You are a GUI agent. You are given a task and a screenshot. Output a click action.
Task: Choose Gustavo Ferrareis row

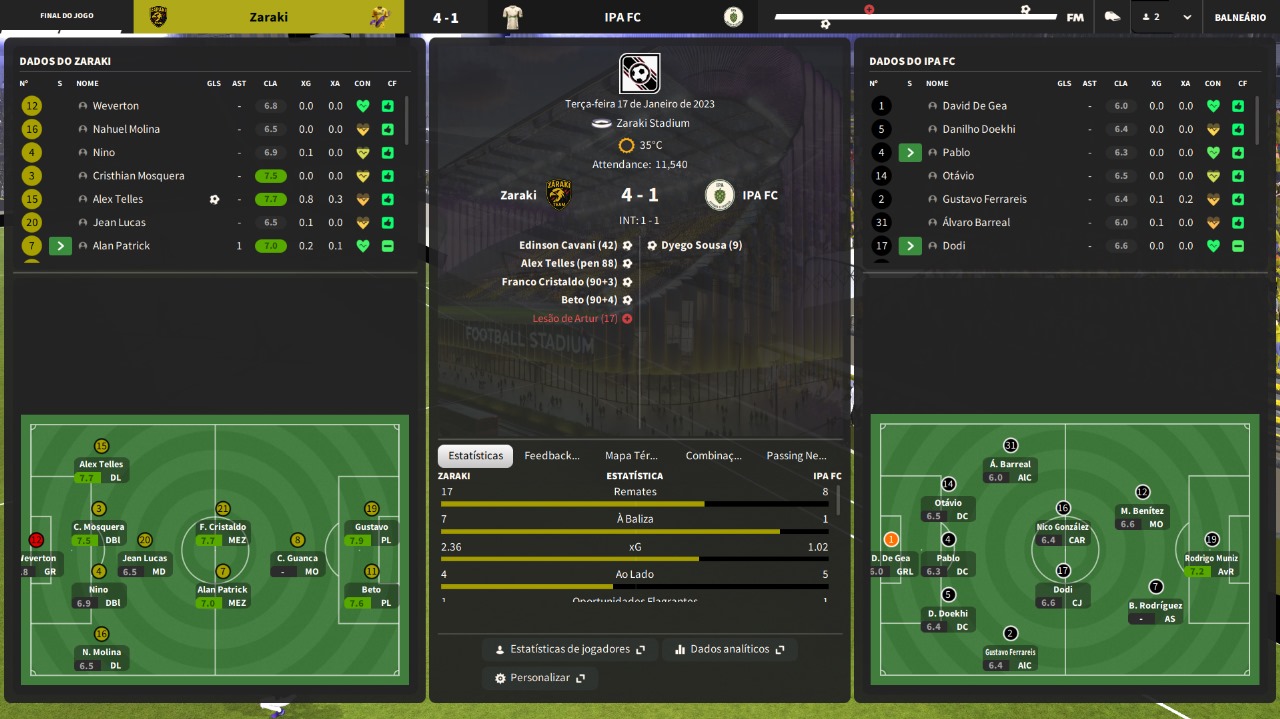(x=984, y=199)
